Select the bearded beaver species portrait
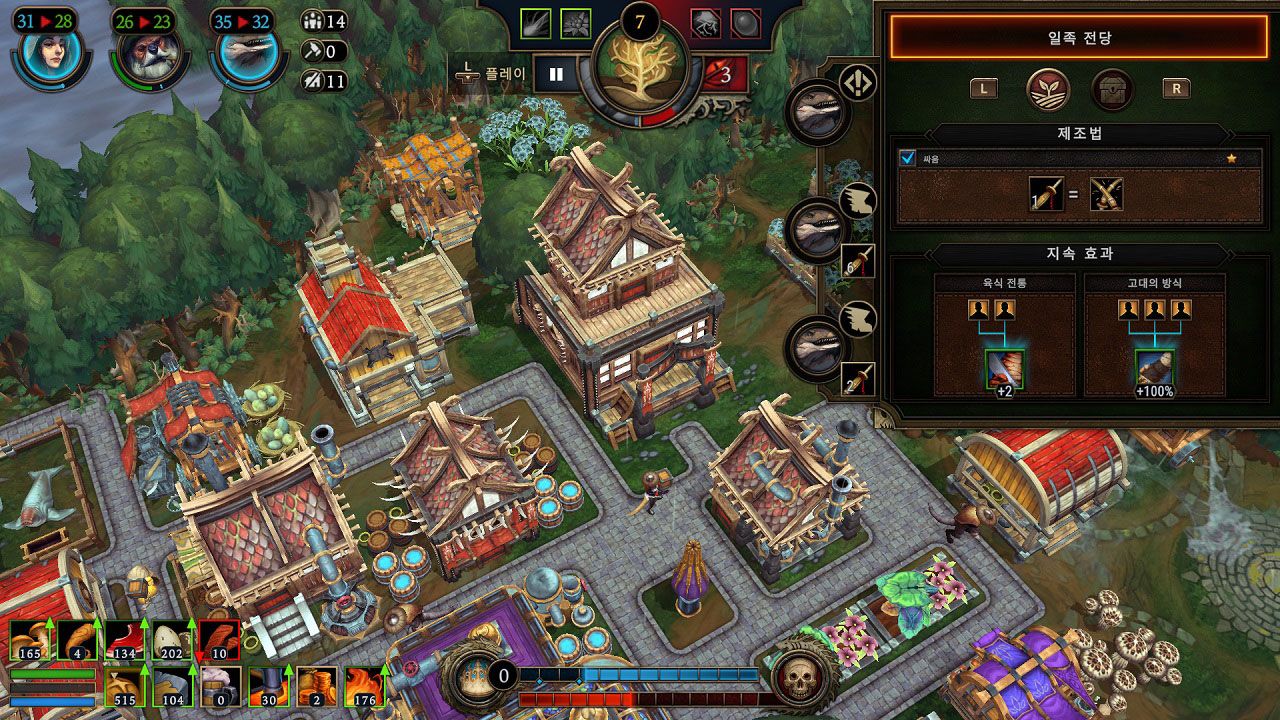The width and height of the screenshot is (1280, 720). click(147, 56)
